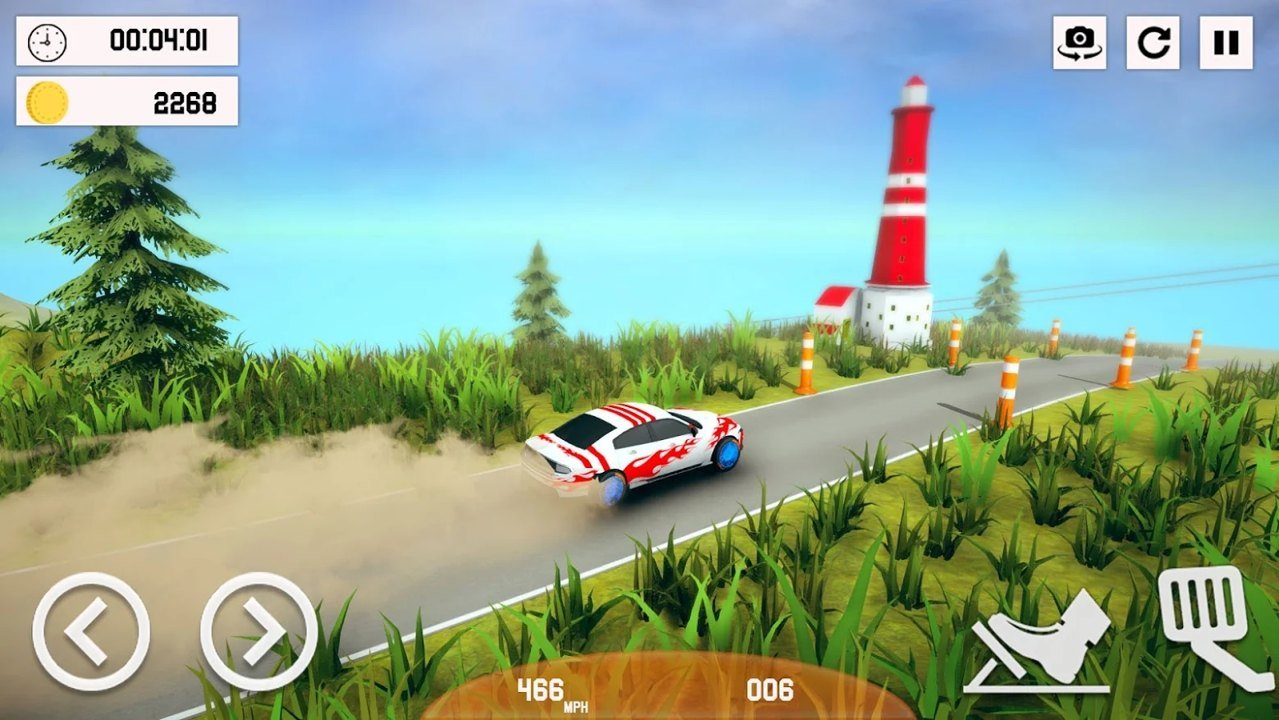The width and height of the screenshot is (1279, 720).
Task: Switch the camera view
Action: click(1079, 42)
